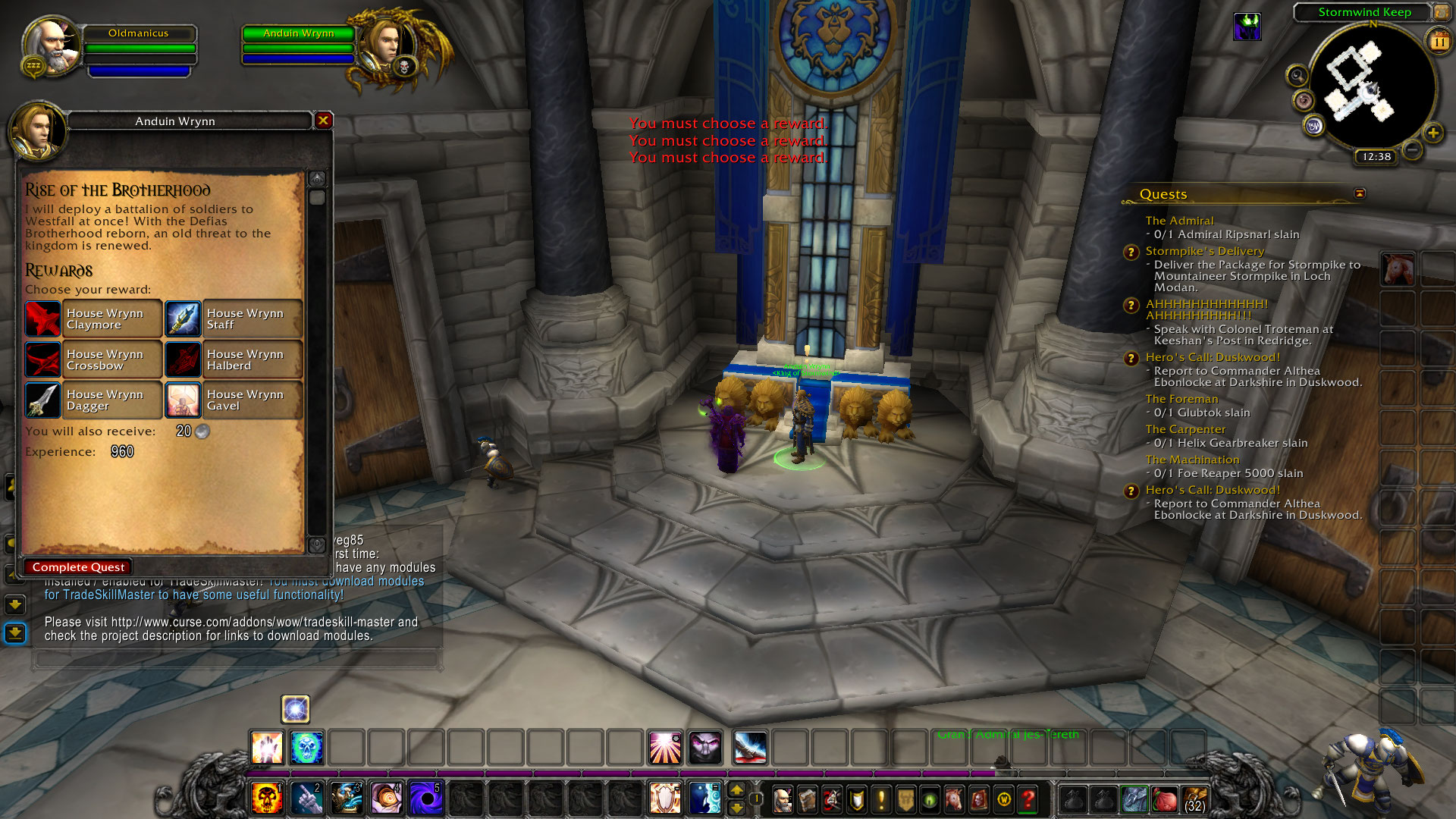Click the Complete Quest button

click(78, 567)
